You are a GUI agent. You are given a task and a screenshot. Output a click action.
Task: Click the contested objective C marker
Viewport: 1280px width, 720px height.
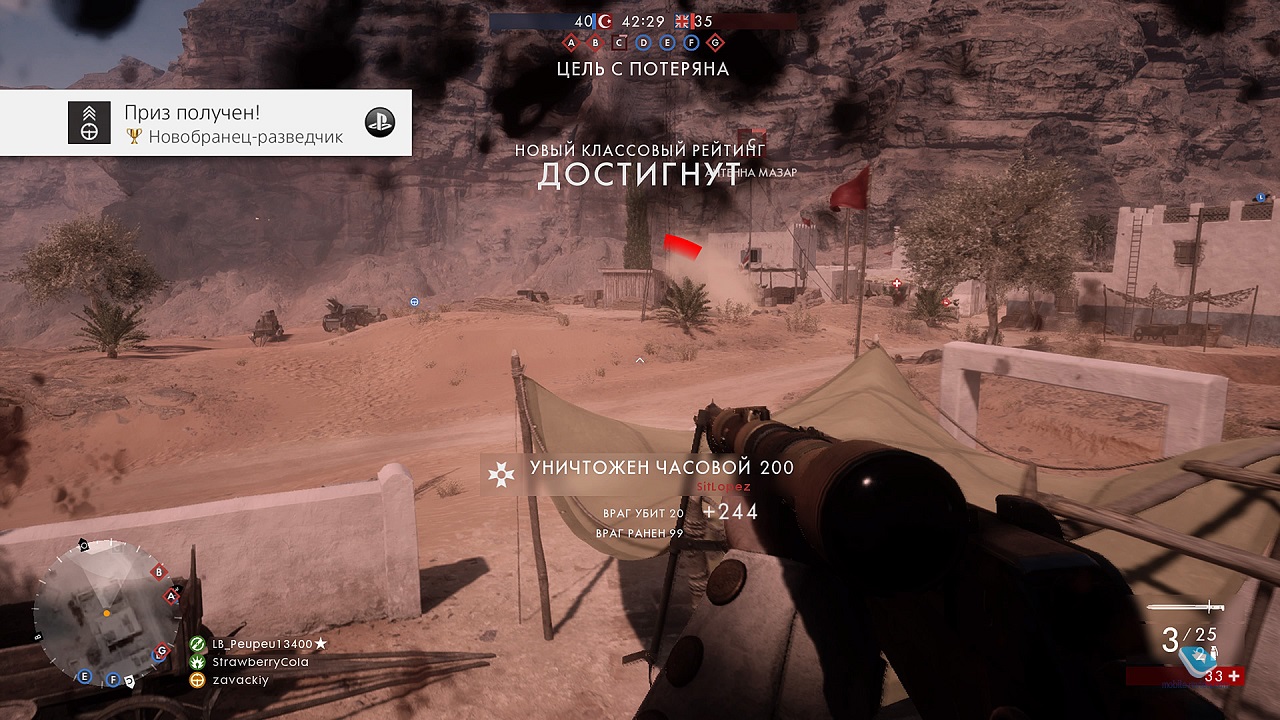[619, 43]
